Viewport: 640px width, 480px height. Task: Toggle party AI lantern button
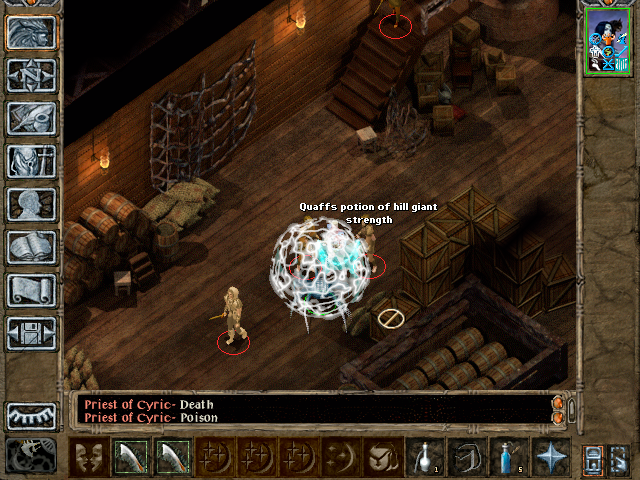618,456
